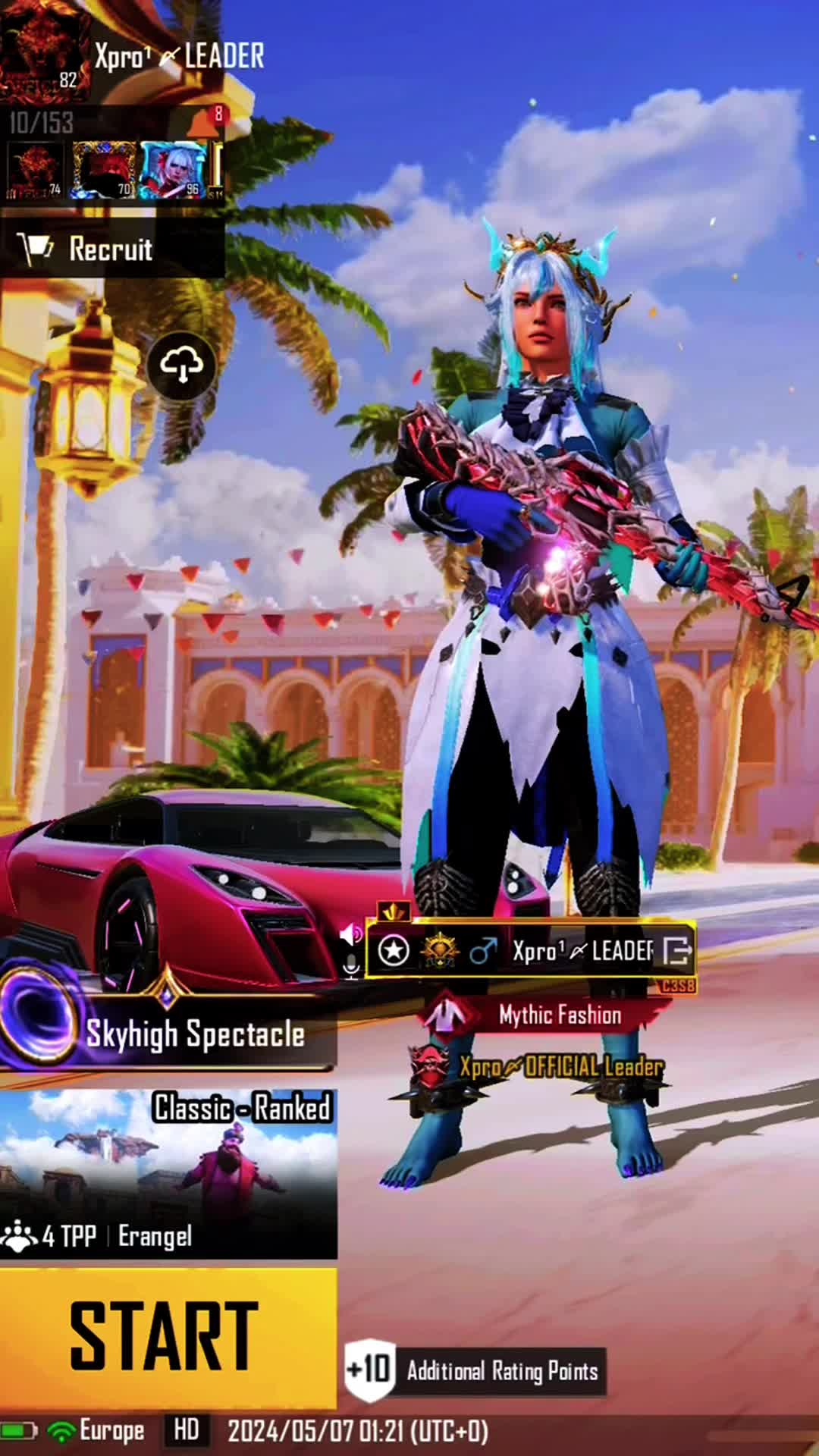Screen dimensions: 819x1456
Task: Select the white-haired teammate avatar
Action: pos(173,170)
